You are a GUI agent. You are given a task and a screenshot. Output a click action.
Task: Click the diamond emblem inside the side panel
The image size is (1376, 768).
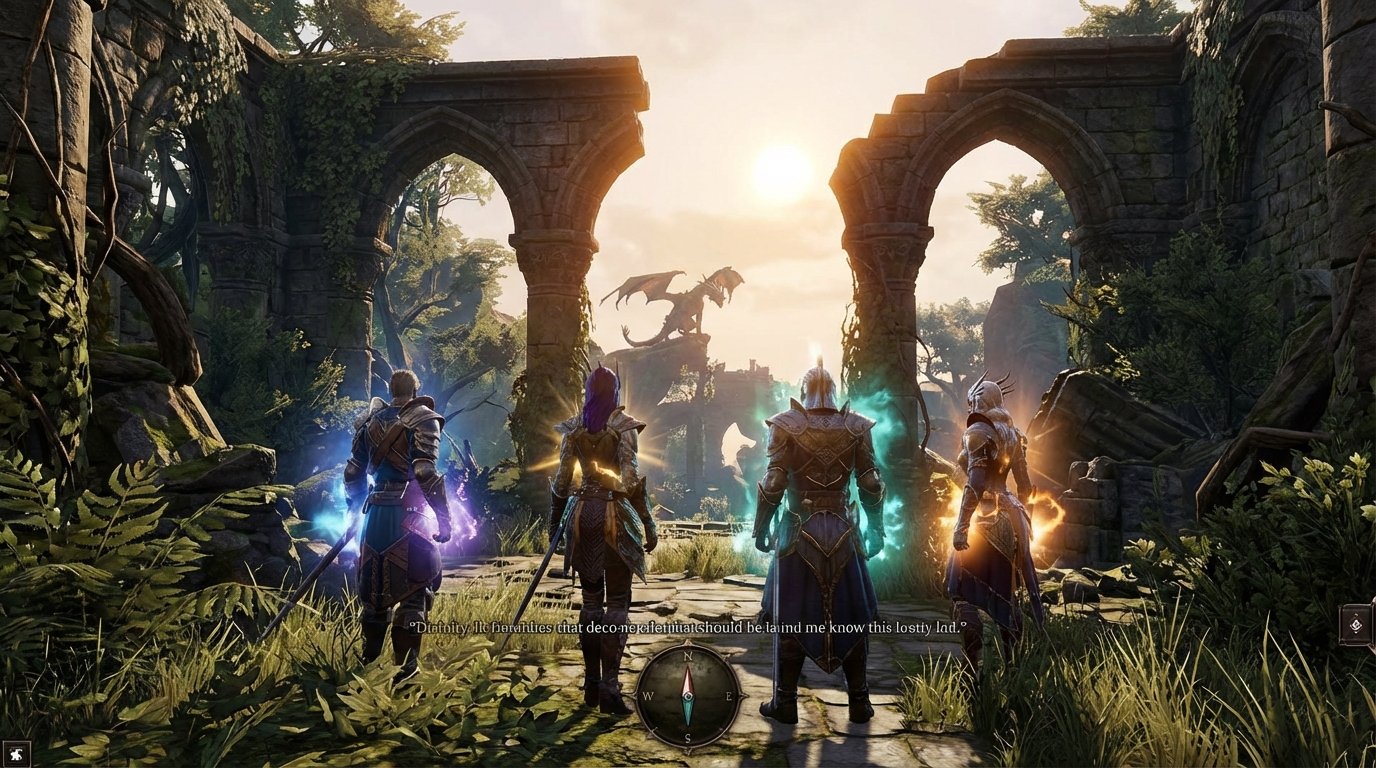1356,623
